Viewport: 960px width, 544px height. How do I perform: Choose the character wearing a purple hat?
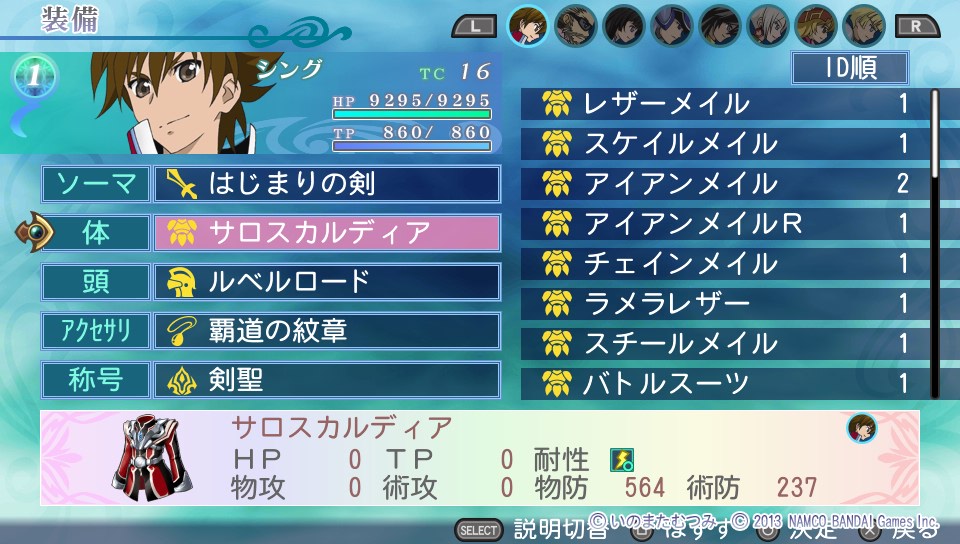pyautogui.click(x=672, y=26)
